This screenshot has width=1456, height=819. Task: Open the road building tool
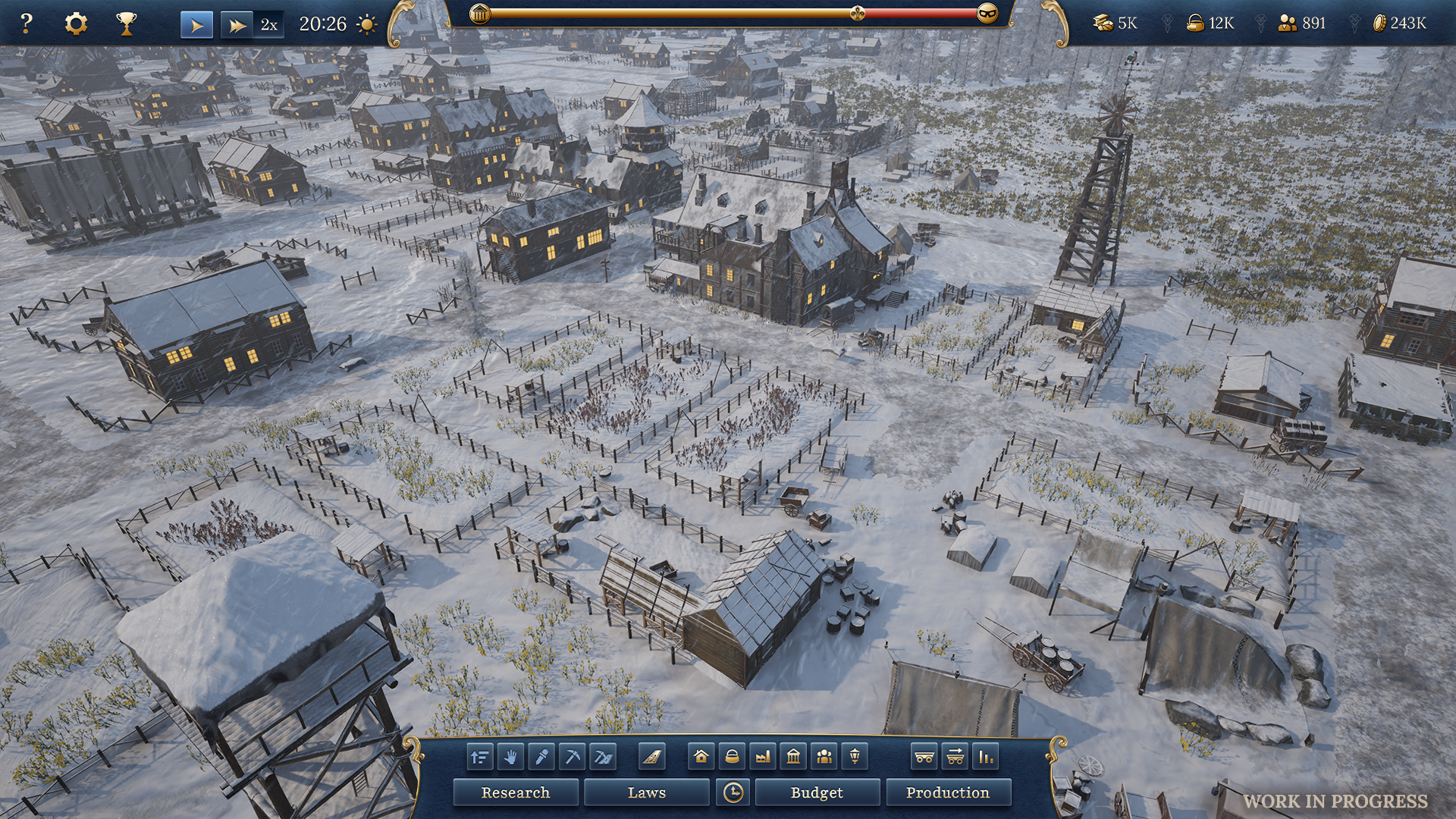651,757
